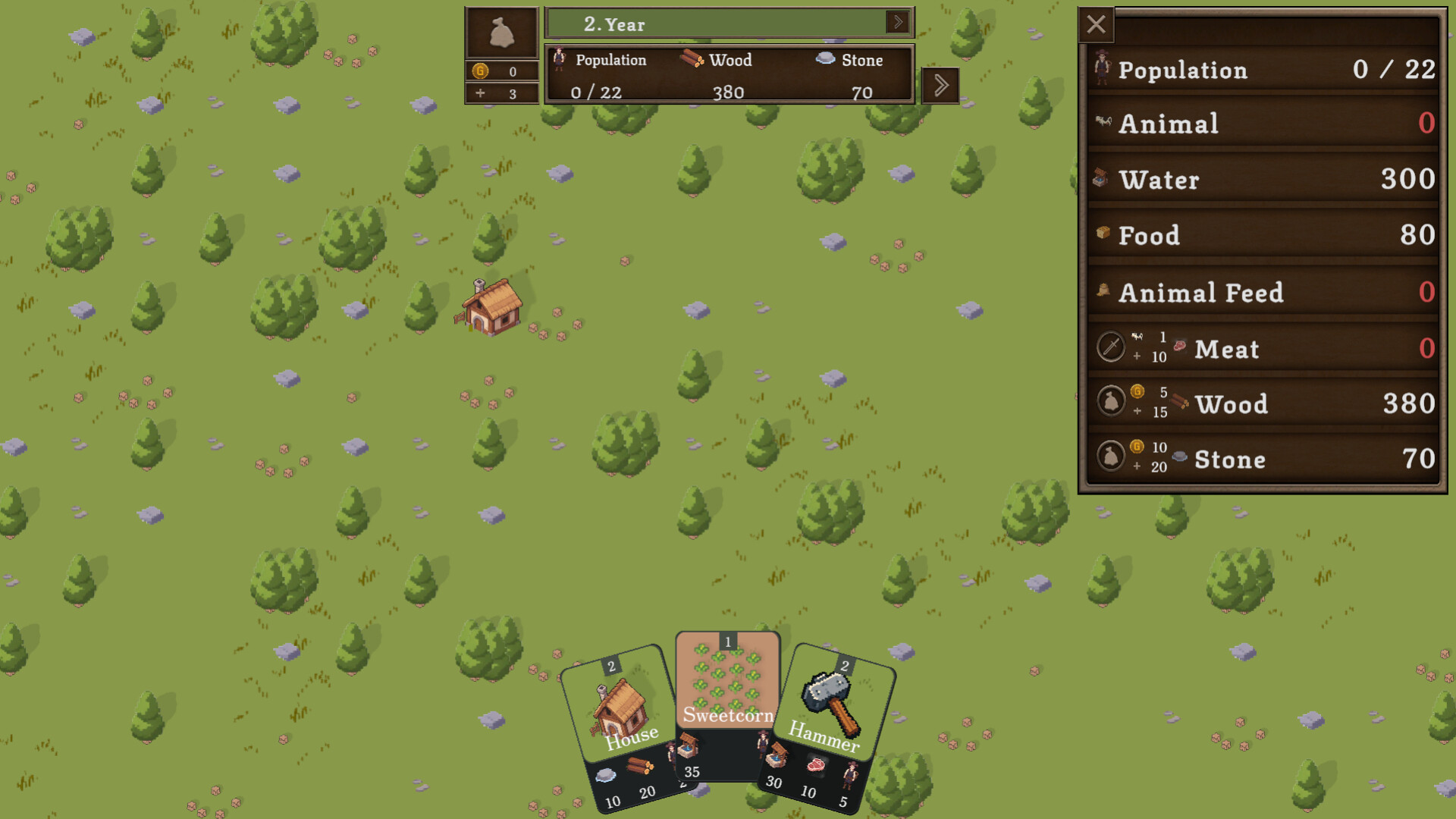Select the Population entry in side panel

[x=1259, y=71]
